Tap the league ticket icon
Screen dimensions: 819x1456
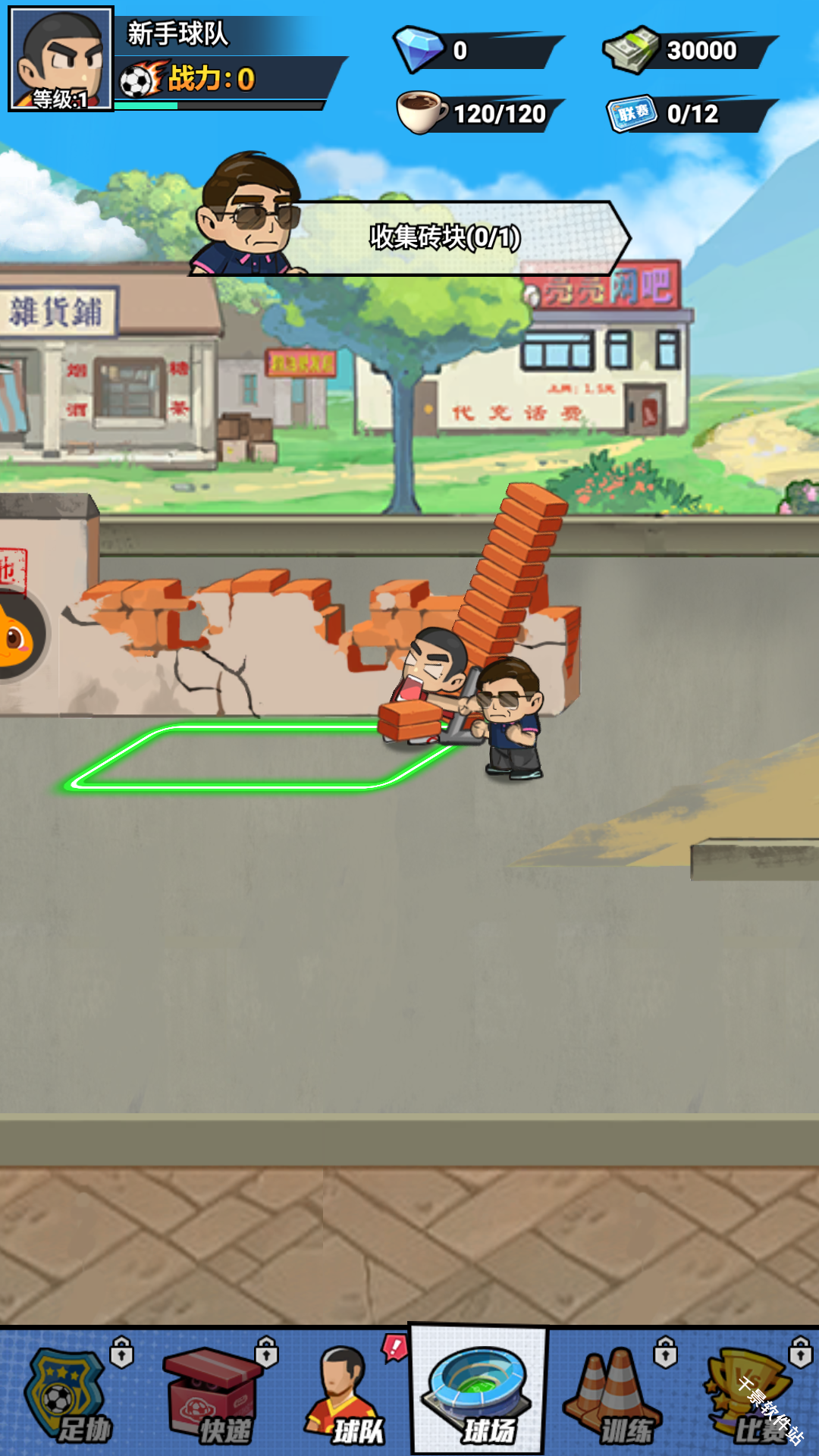pos(632,114)
